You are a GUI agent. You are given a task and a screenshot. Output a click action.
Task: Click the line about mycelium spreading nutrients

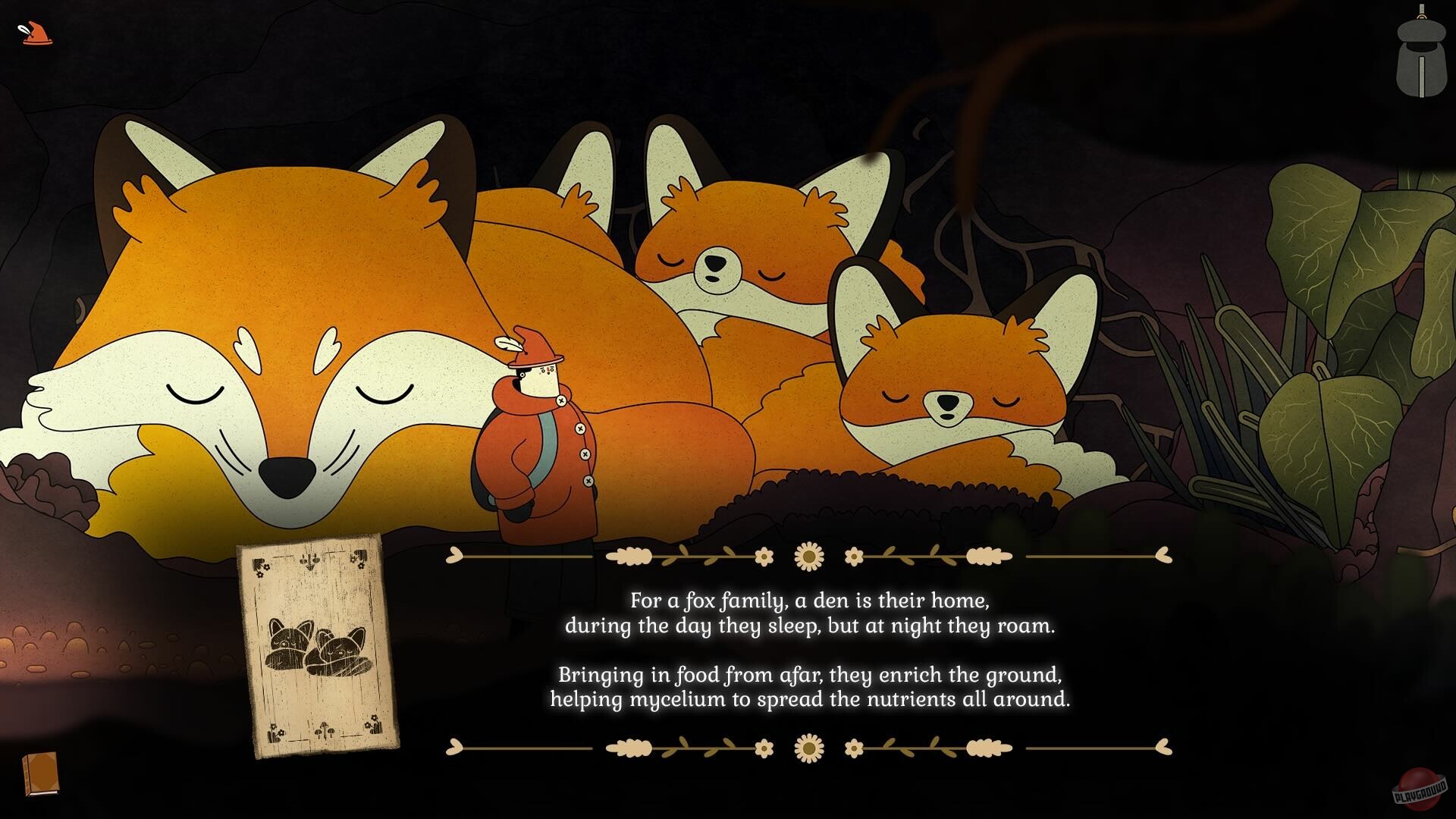[809, 700]
